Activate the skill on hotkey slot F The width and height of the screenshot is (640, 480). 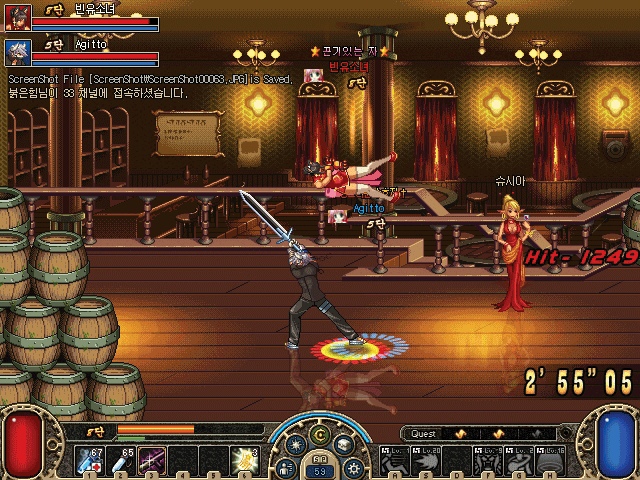[x=488, y=459]
